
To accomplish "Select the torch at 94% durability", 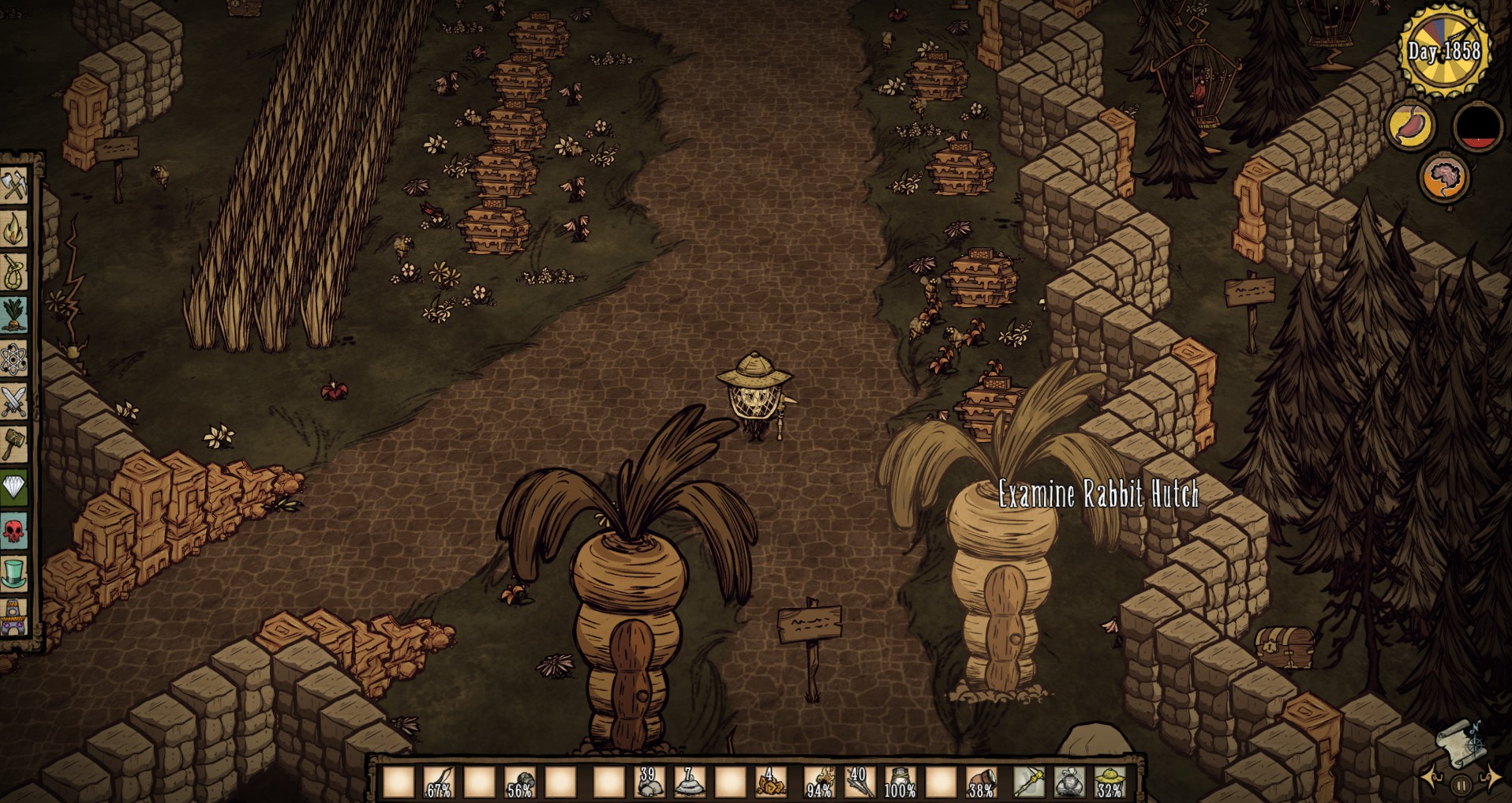I will coord(819,781).
